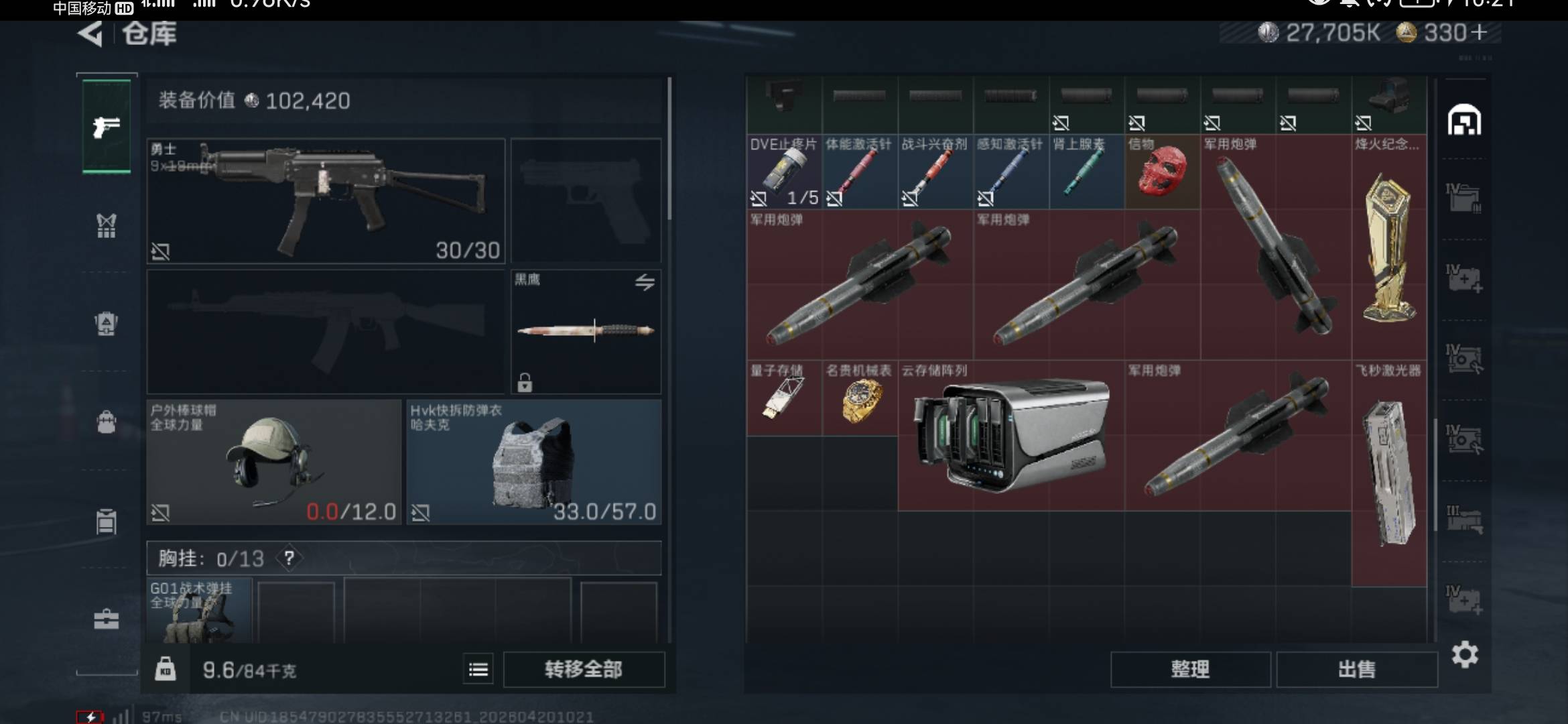Open the 出售 sell option
The height and width of the screenshot is (724, 1568).
[1356, 669]
